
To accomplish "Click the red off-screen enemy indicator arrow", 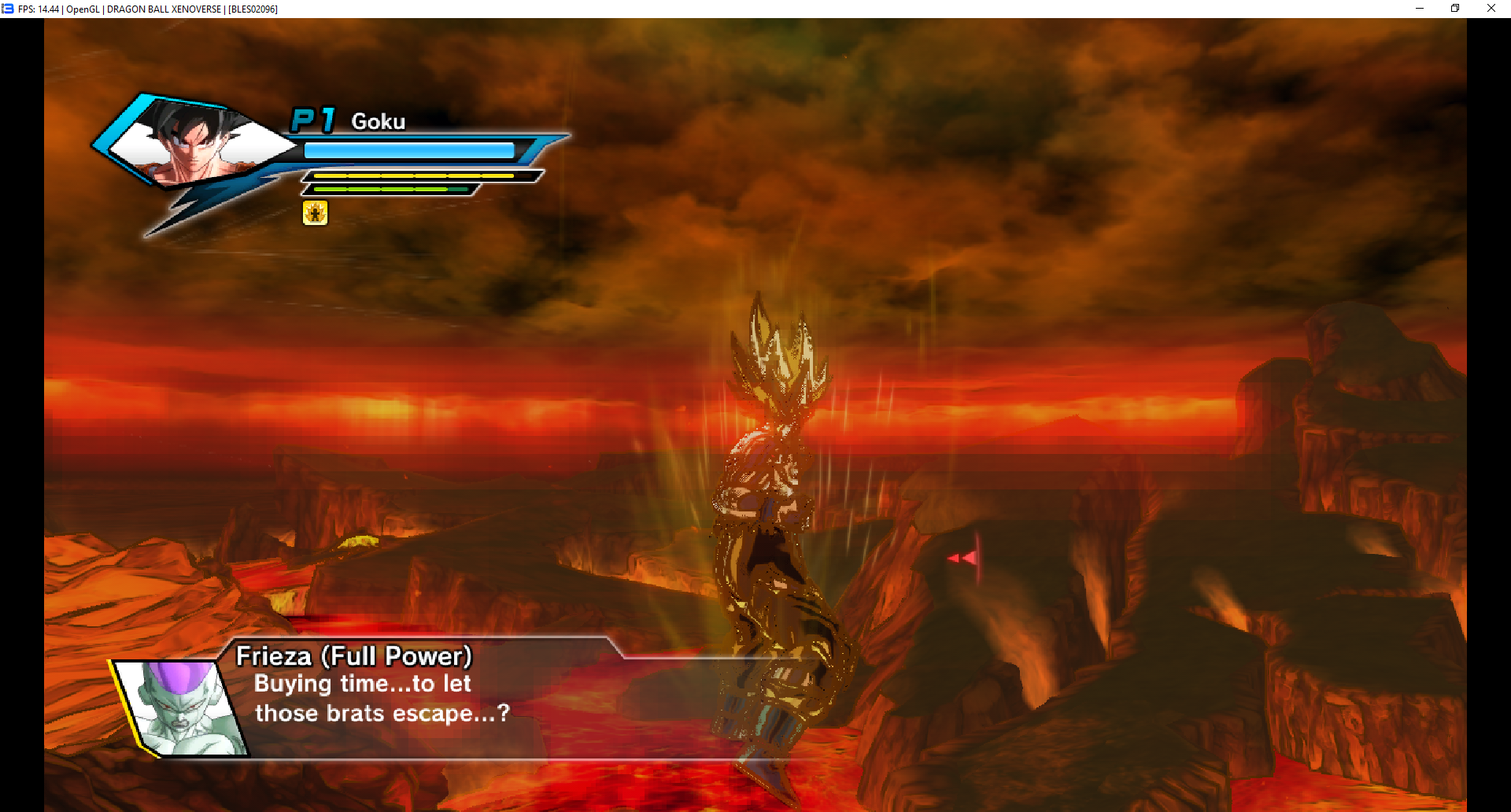I will pyautogui.click(x=962, y=558).
